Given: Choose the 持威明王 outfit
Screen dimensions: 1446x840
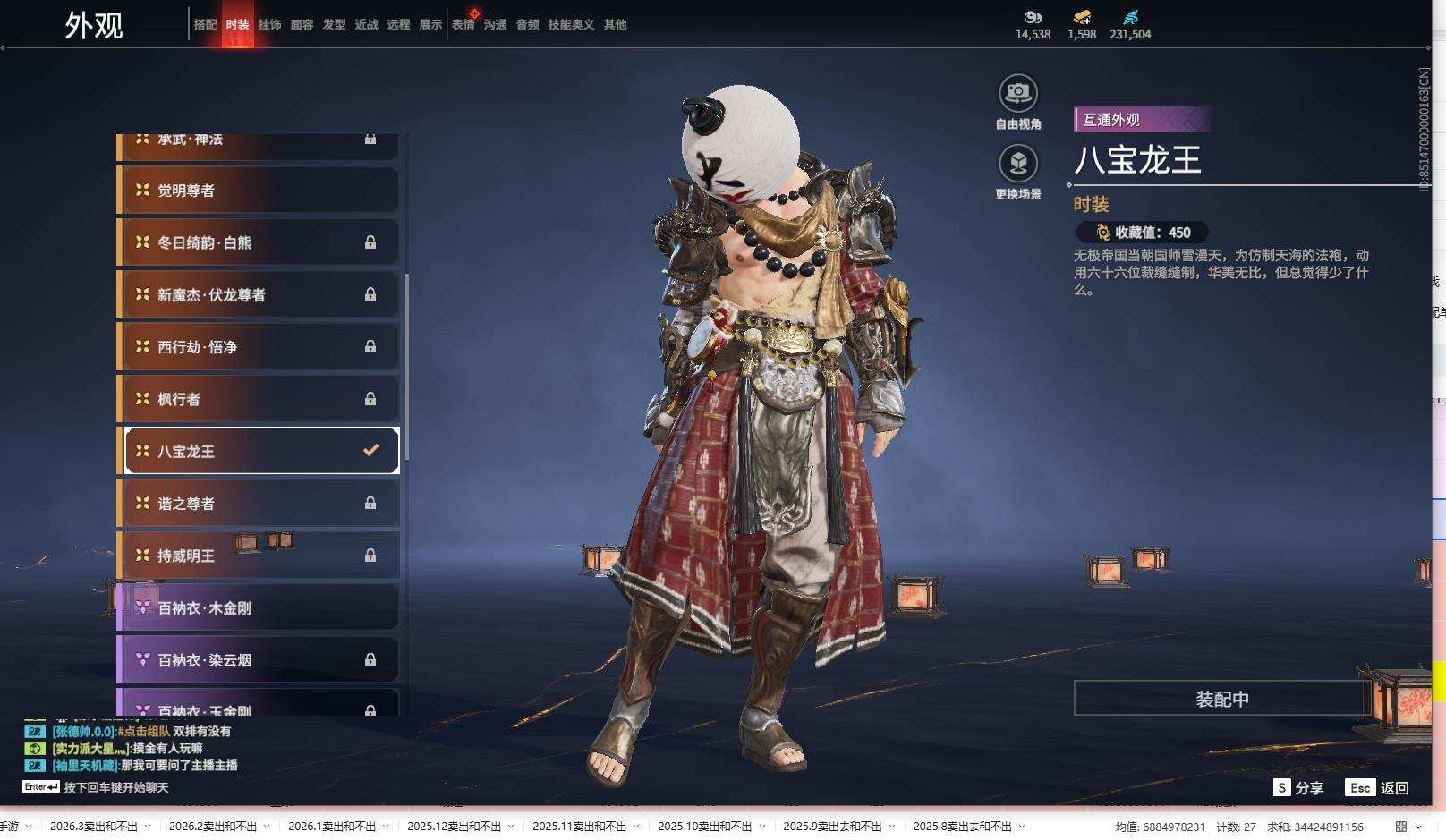Looking at the screenshot, I should (259, 556).
